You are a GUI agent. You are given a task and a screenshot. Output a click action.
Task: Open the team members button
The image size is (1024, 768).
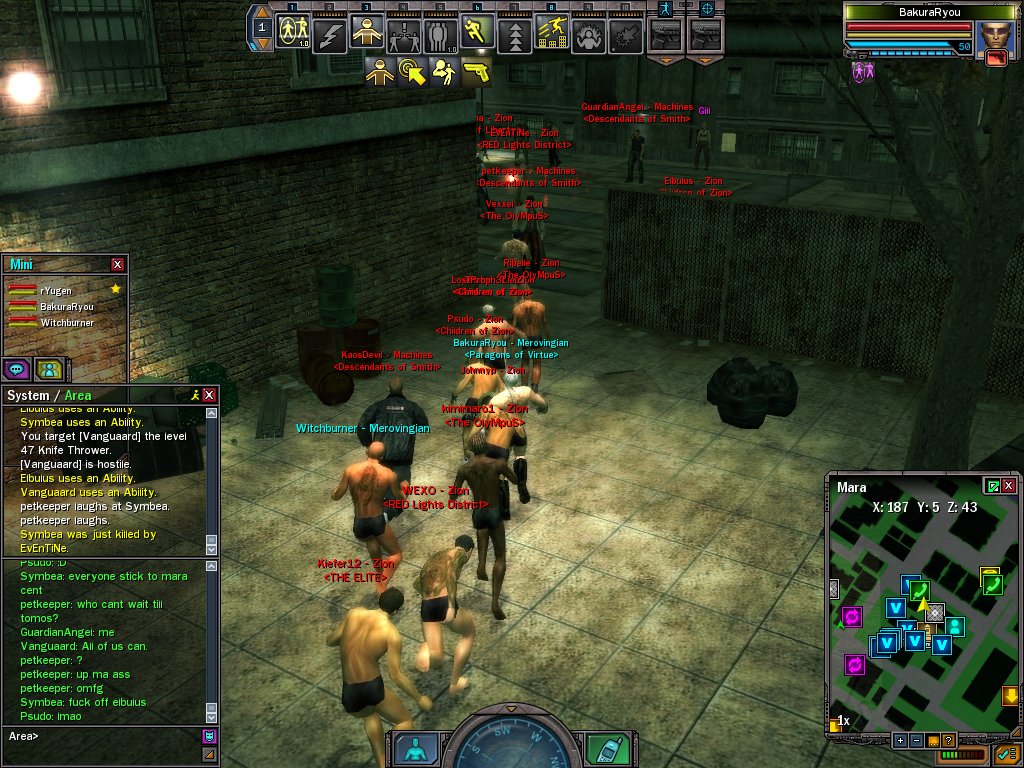pyautogui.click(x=48, y=368)
